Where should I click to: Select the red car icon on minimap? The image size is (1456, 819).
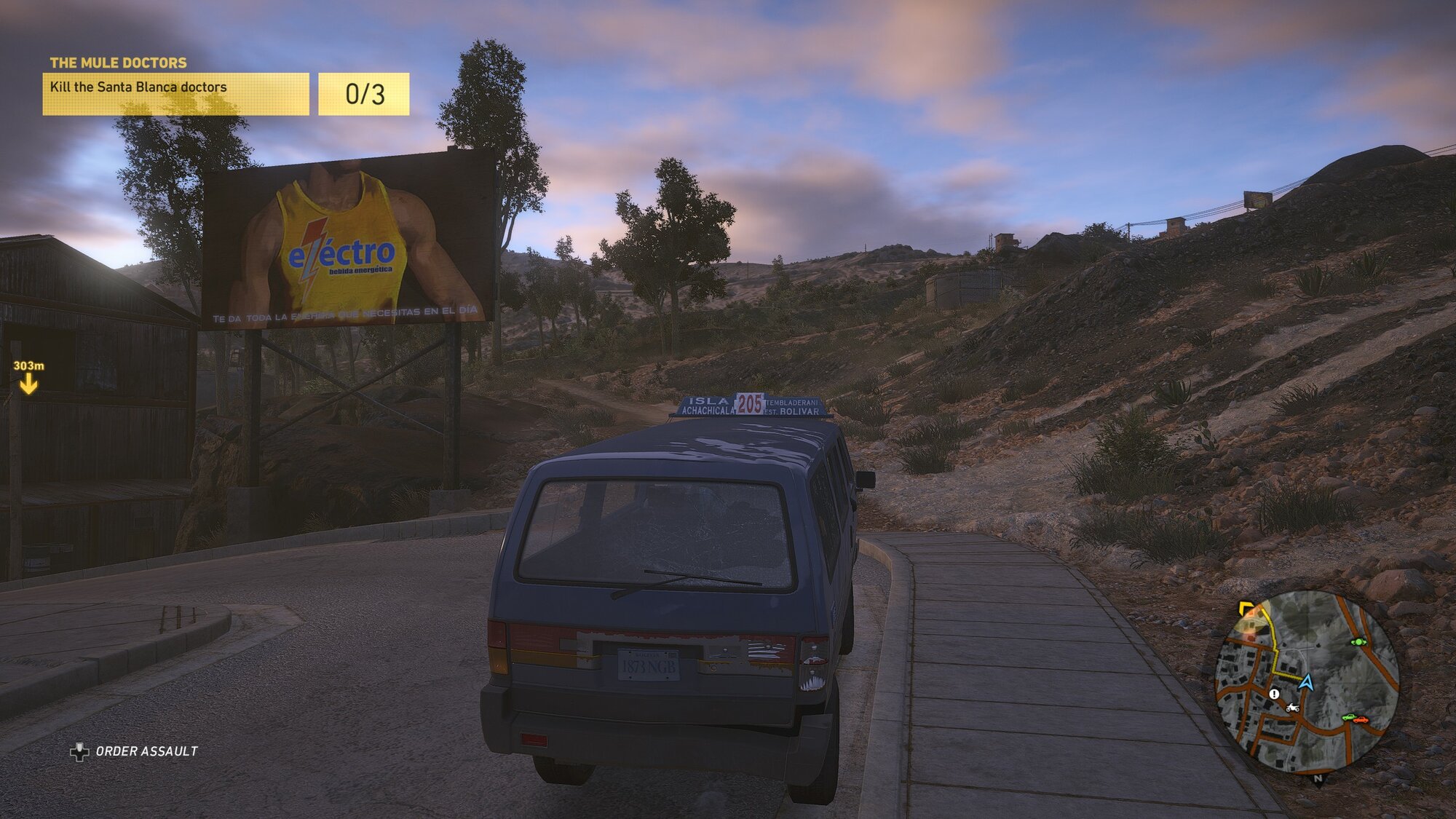pos(1359,719)
